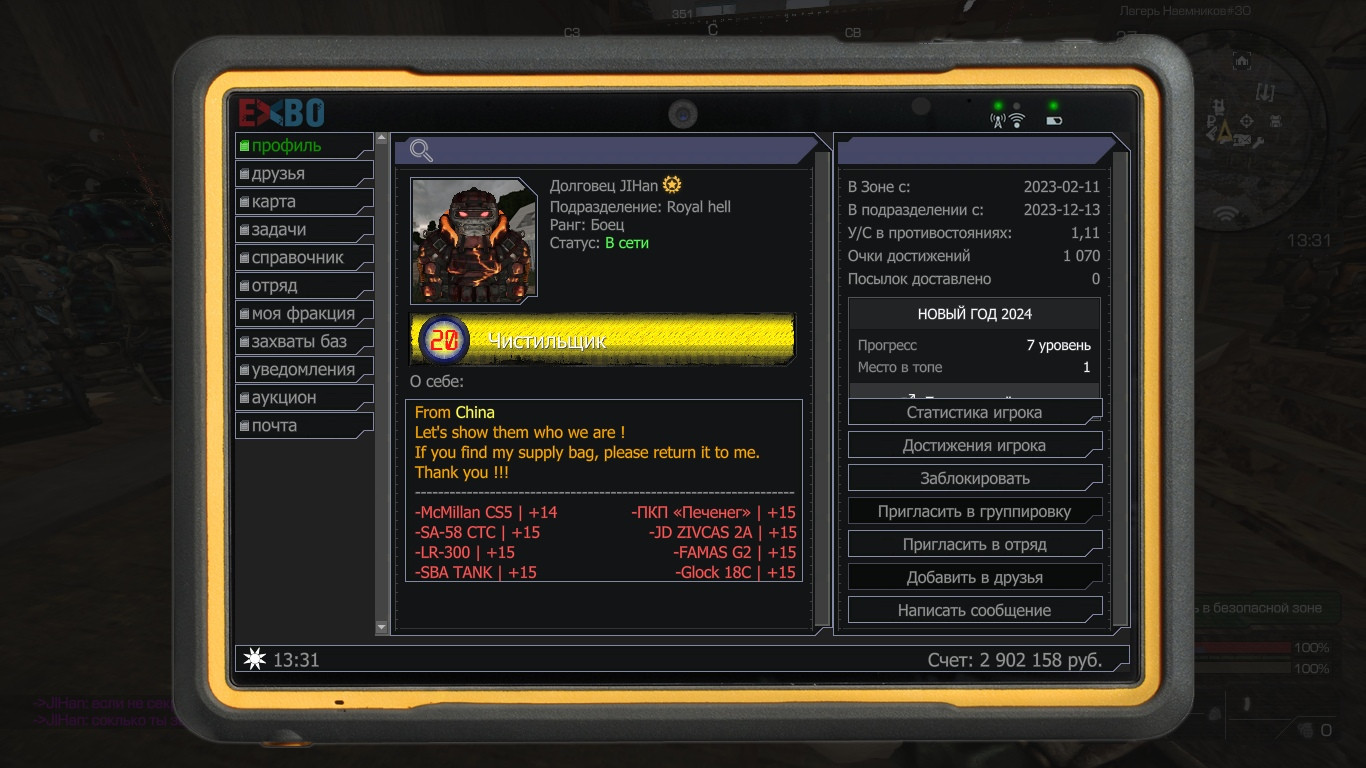
Task: Block player with Заблокировать
Action: pos(974,478)
